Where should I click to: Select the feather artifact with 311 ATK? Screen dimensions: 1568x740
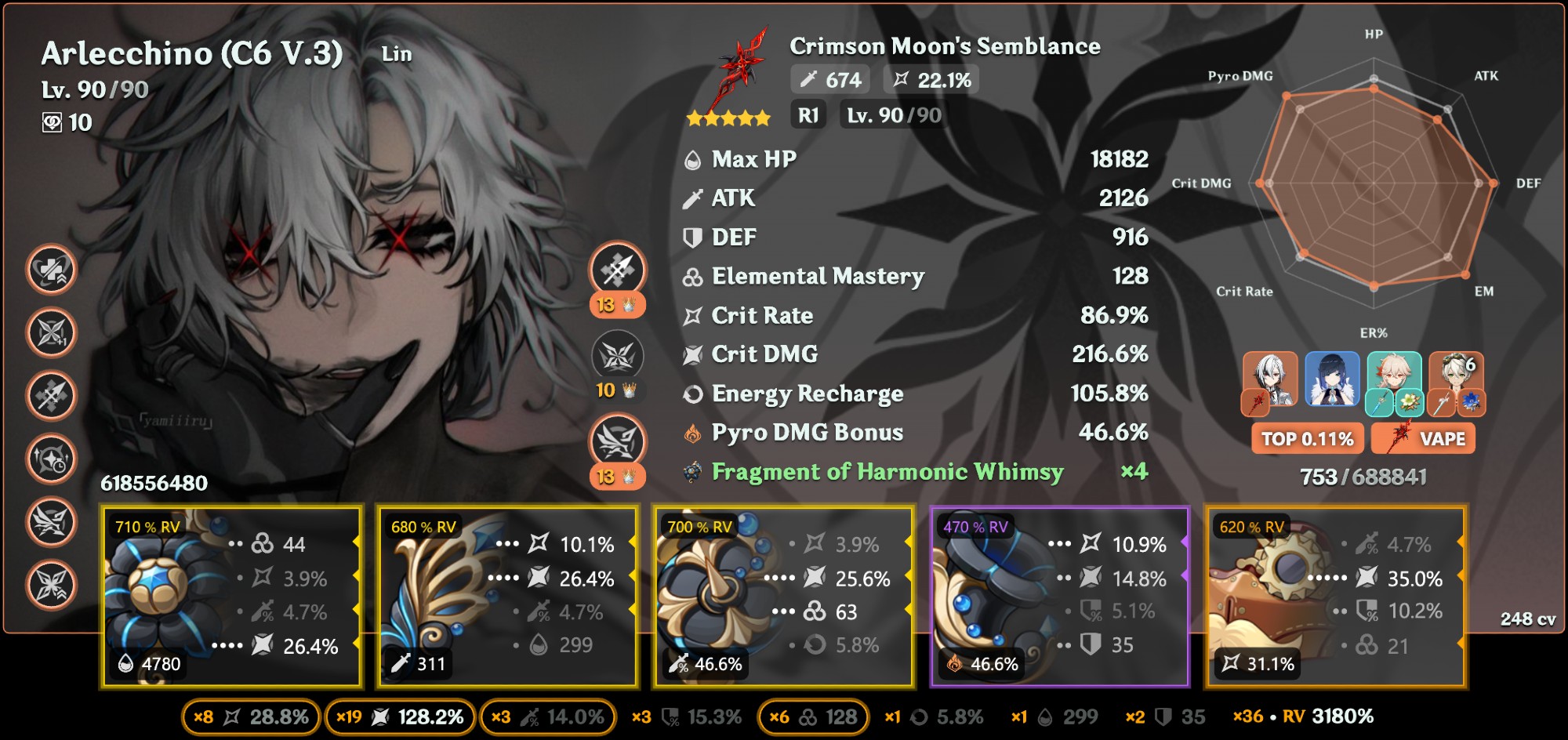pos(507,597)
